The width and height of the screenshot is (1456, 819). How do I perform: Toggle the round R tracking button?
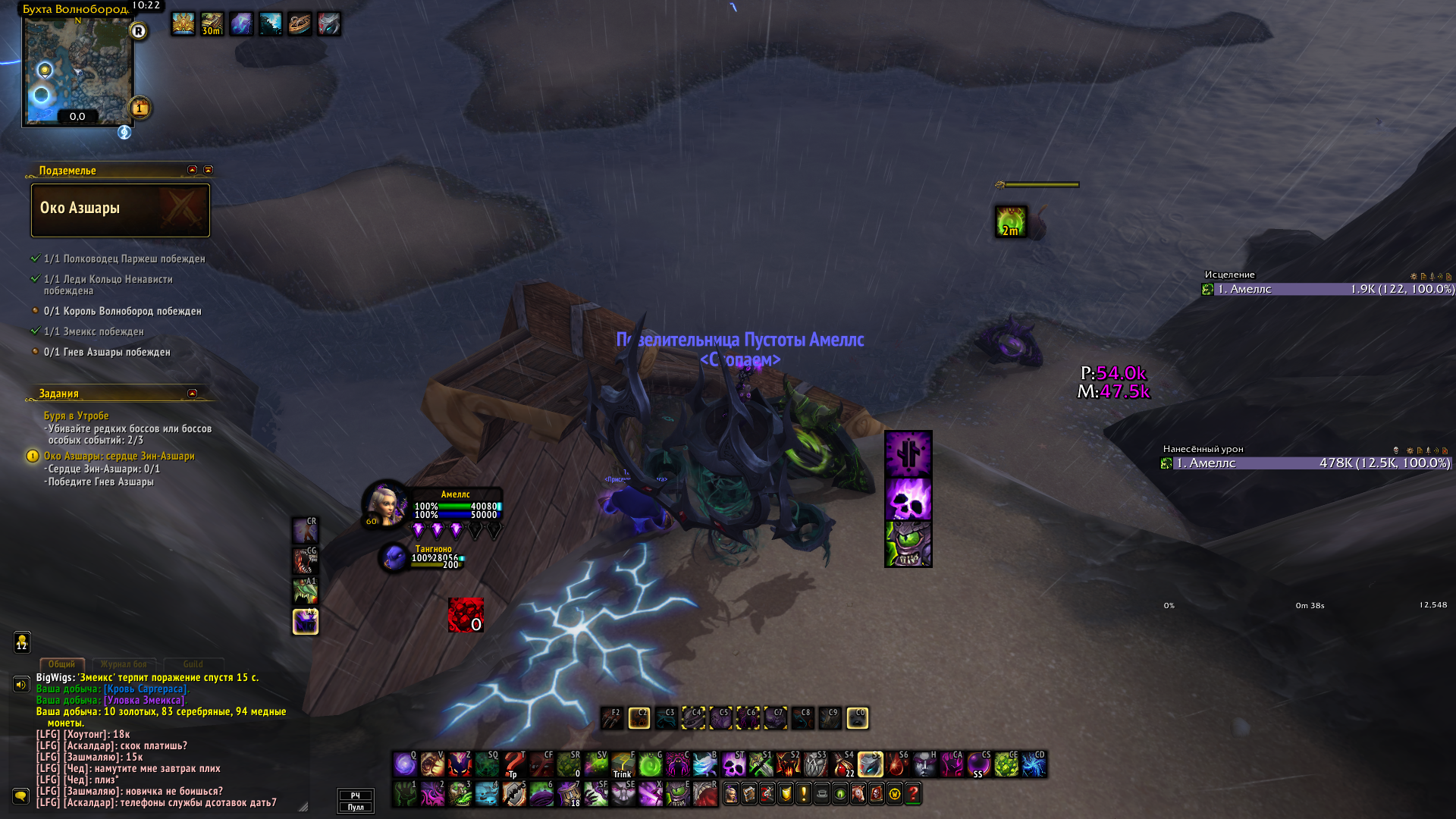(x=138, y=31)
